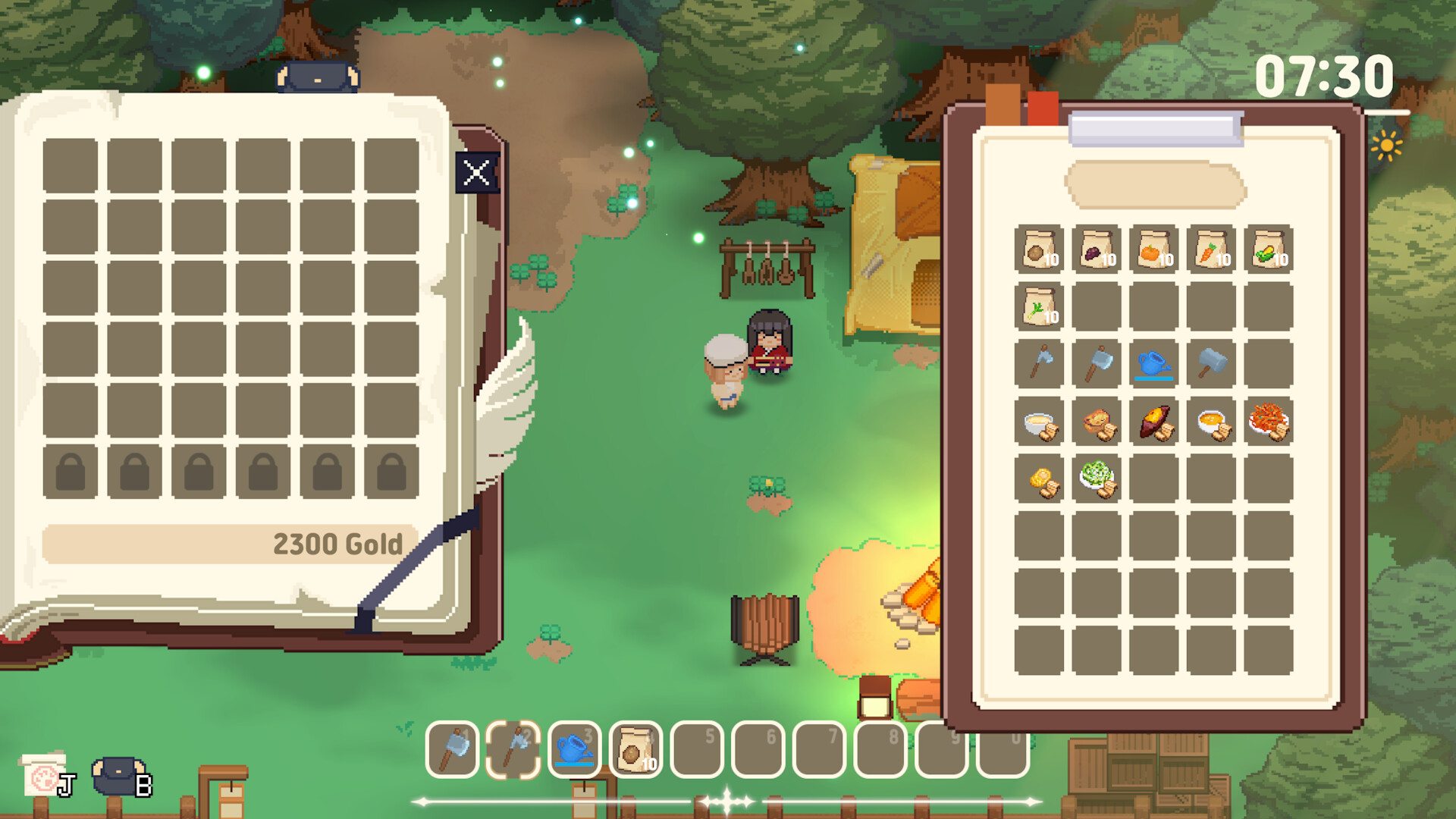Select the watering can in the inventory
The height and width of the screenshot is (819, 1456).
[x=1155, y=364]
